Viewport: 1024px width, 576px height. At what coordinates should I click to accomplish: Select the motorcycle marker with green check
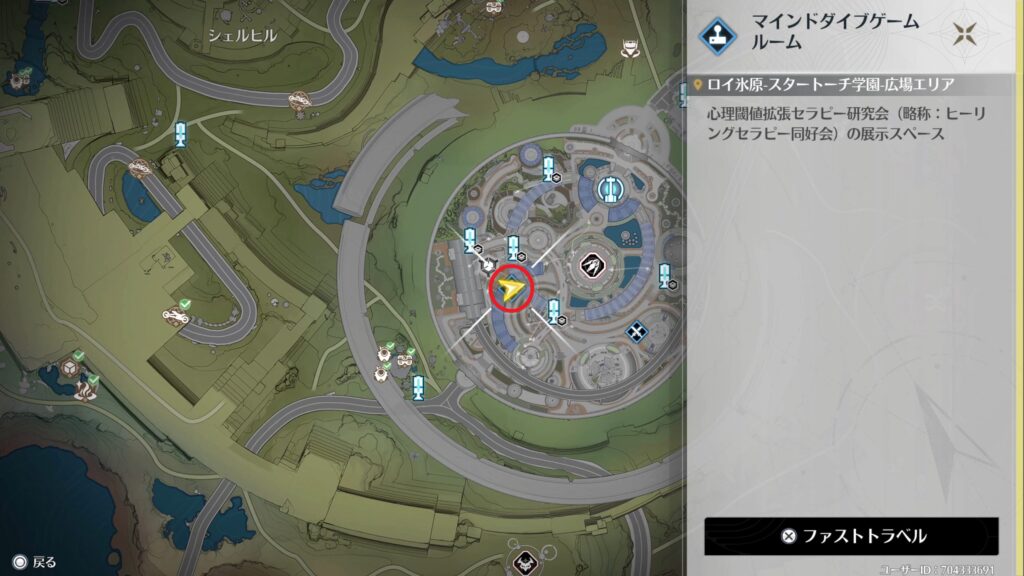(177, 316)
